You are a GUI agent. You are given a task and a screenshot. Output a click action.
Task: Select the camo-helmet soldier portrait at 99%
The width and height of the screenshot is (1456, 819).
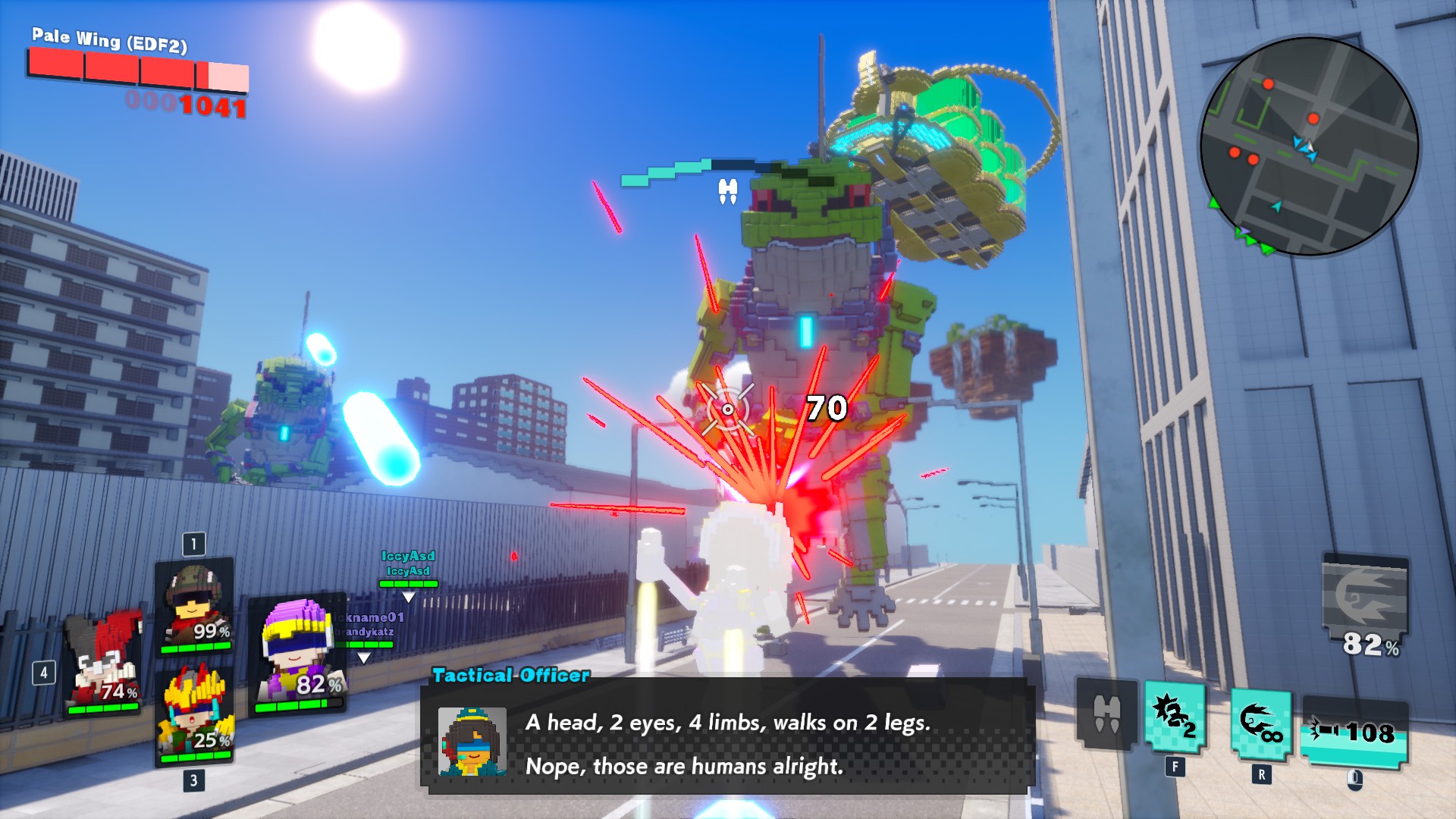[x=194, y=607]
